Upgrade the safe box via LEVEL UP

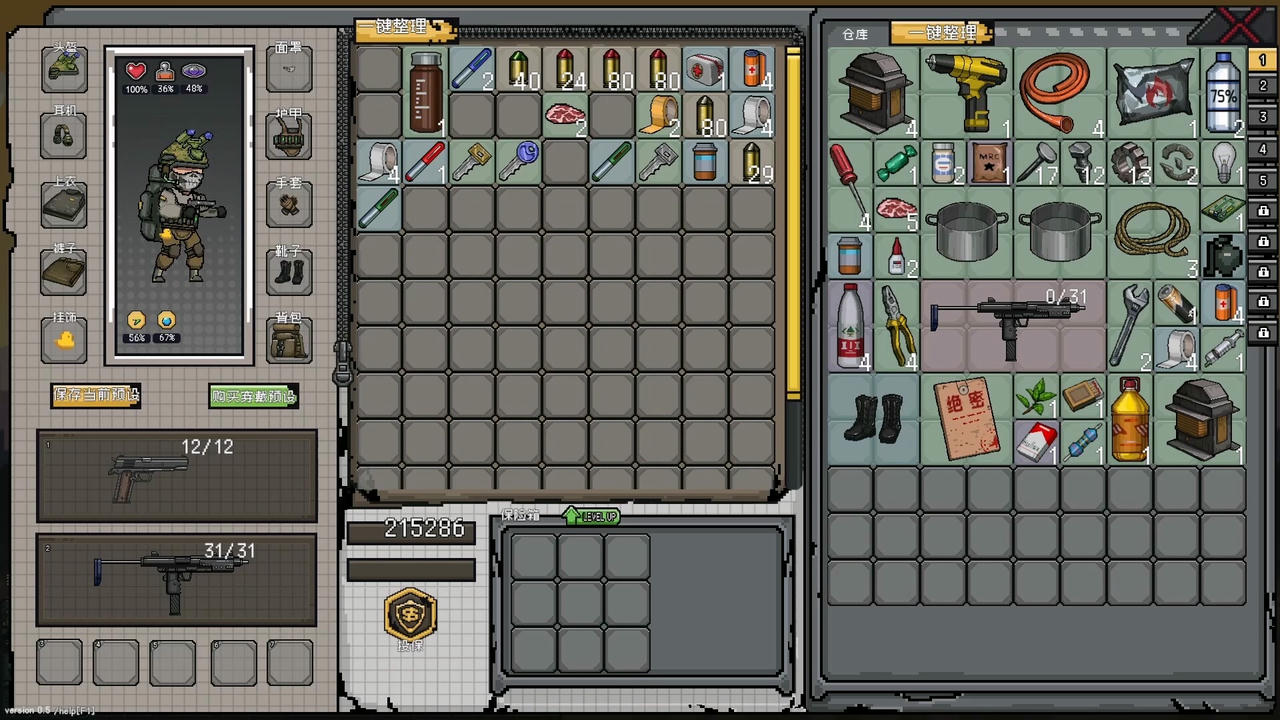click(592, 516)
